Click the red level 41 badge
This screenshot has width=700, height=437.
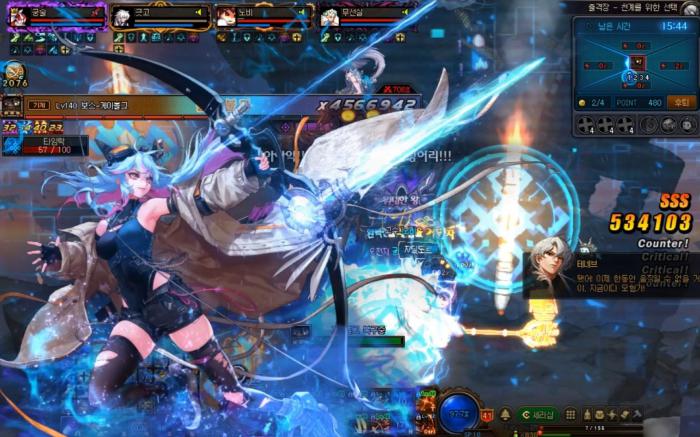point(487,415)
